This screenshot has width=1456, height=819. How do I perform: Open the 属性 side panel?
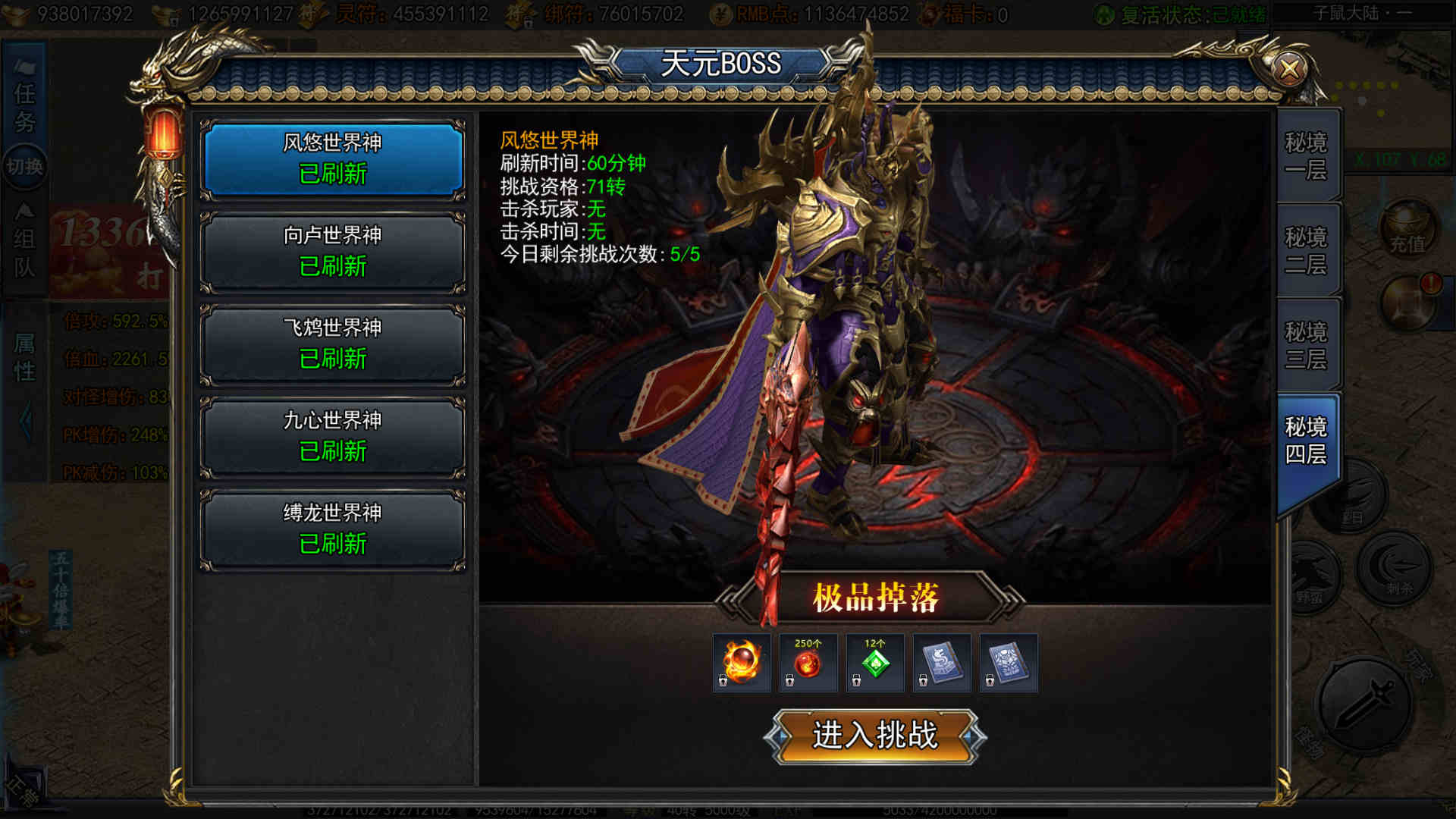click(24, 358)
